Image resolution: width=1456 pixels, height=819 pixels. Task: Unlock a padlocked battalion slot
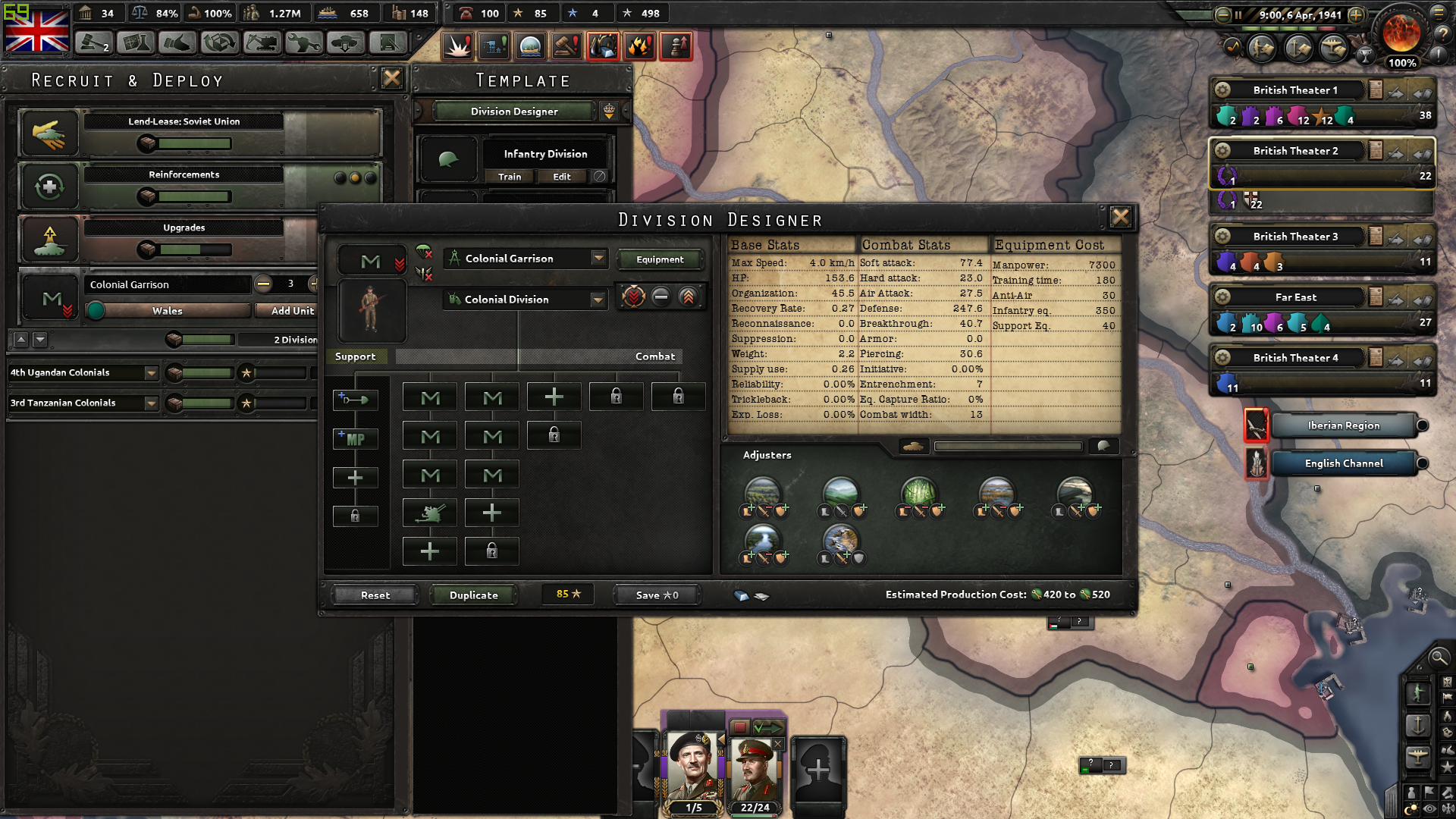click(616, 397)
